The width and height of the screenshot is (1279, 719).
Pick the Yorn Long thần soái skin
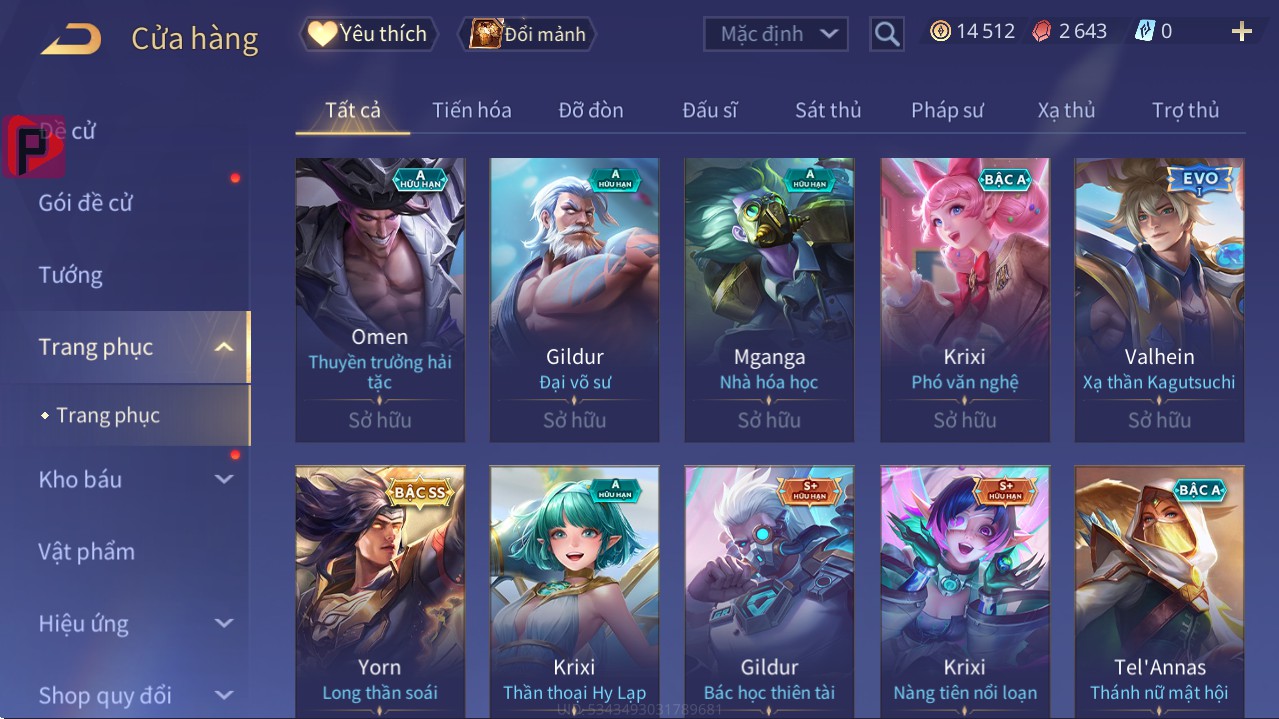pyautogui.click(x=380, y=590)
